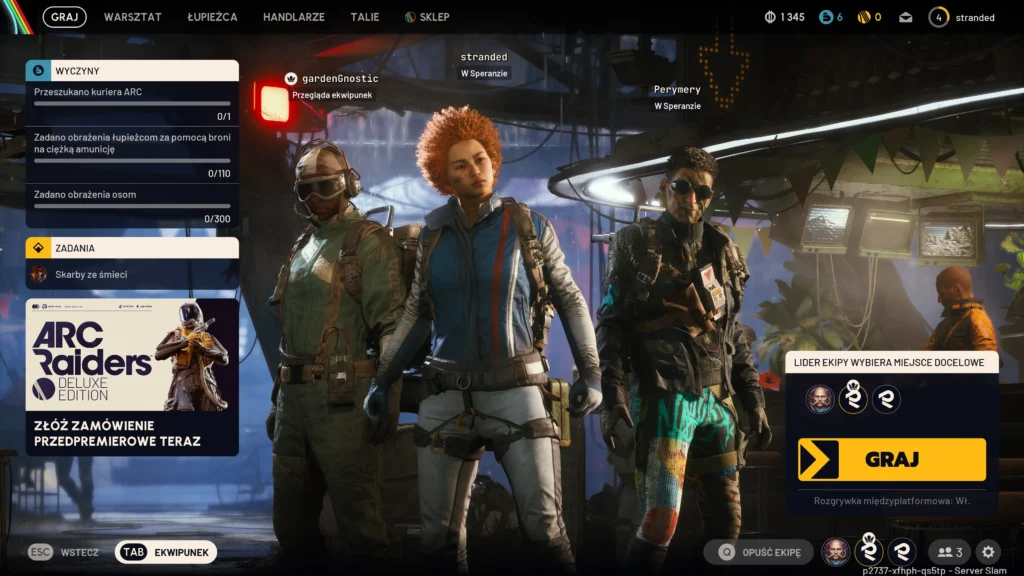Viewport: 1024px width, 576px height.
Task: Open the ARC Raiders Deluxe Edition pre-order banner
Action: coord(132,377)
